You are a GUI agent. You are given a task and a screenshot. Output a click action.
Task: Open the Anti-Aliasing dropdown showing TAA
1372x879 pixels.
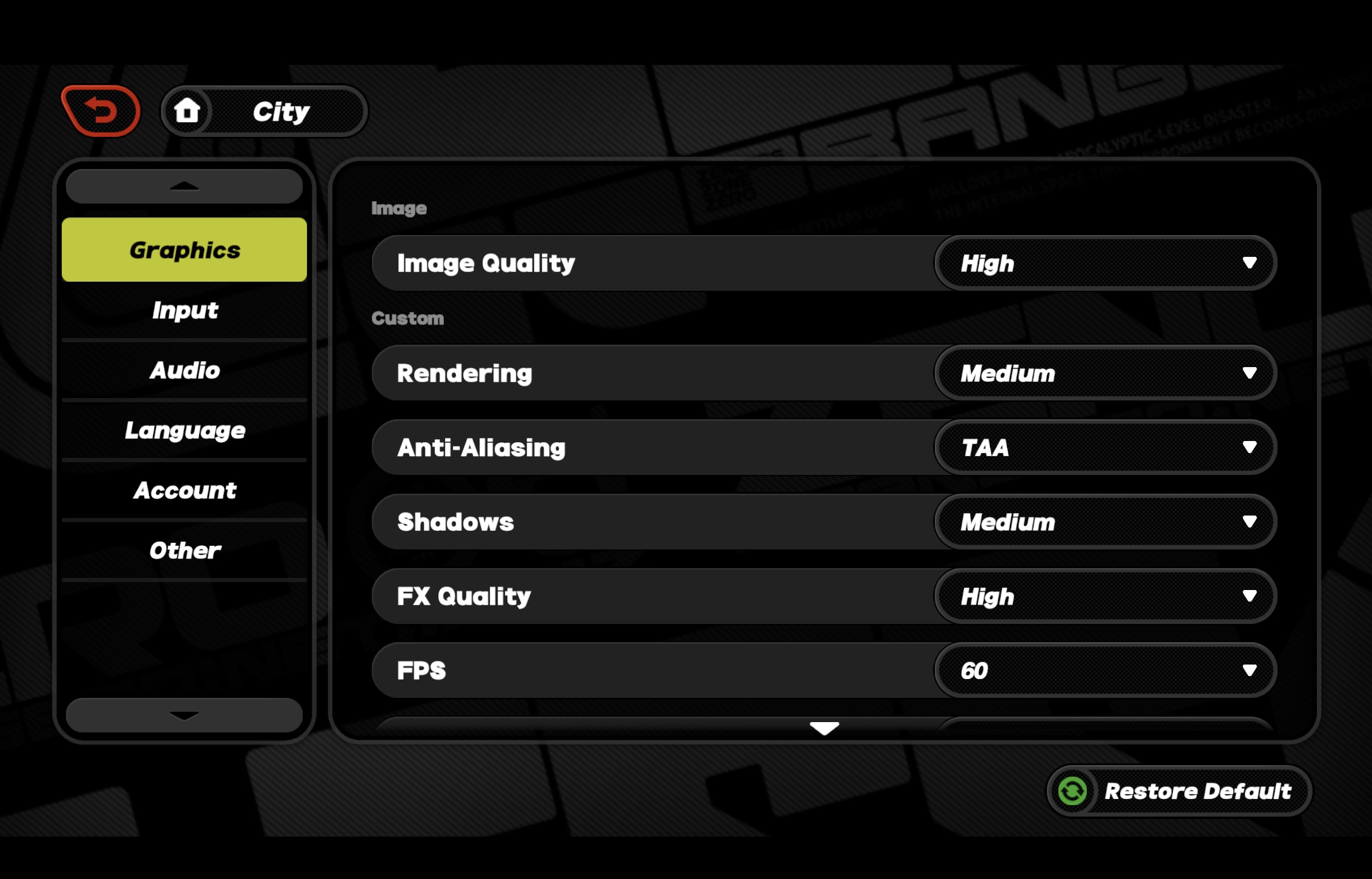pos(1105,448)
